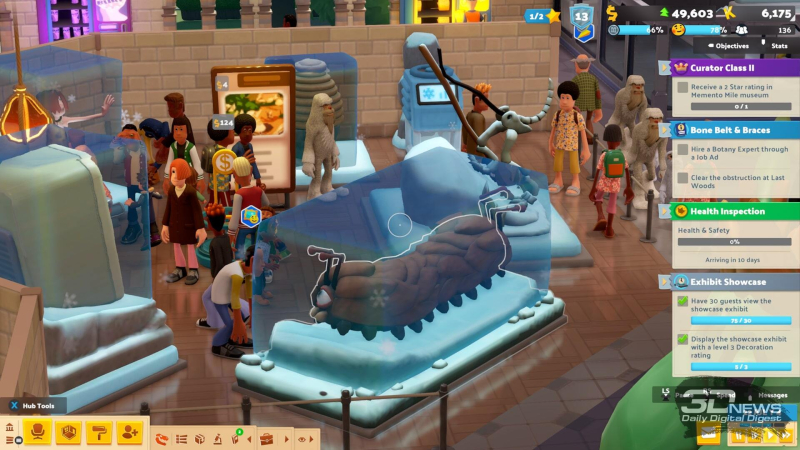Open the briefcase management menu
This screenshot has width=800, height=450.
[266, 438]
